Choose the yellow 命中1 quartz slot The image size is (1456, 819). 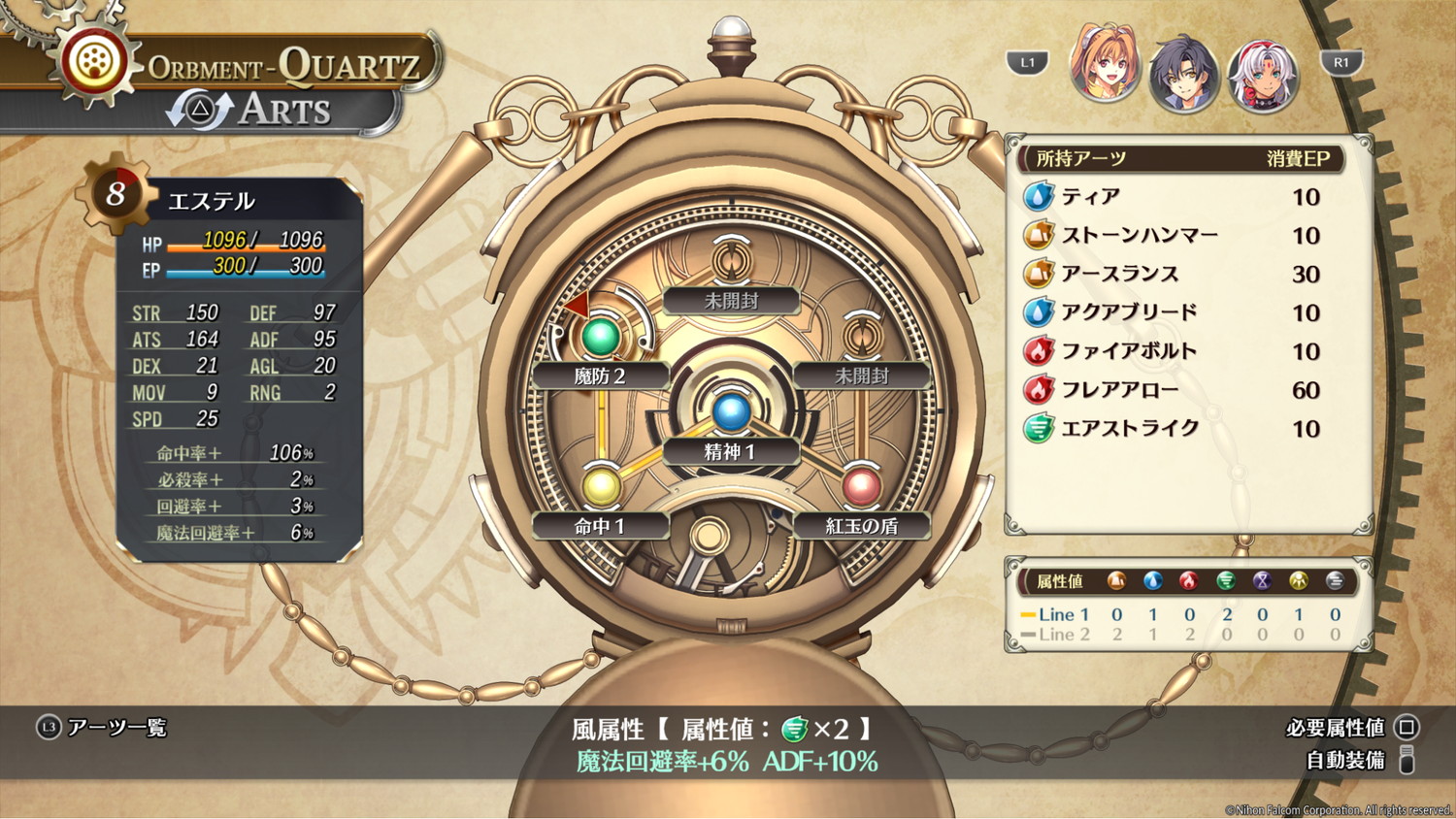(x=600, y=486)
